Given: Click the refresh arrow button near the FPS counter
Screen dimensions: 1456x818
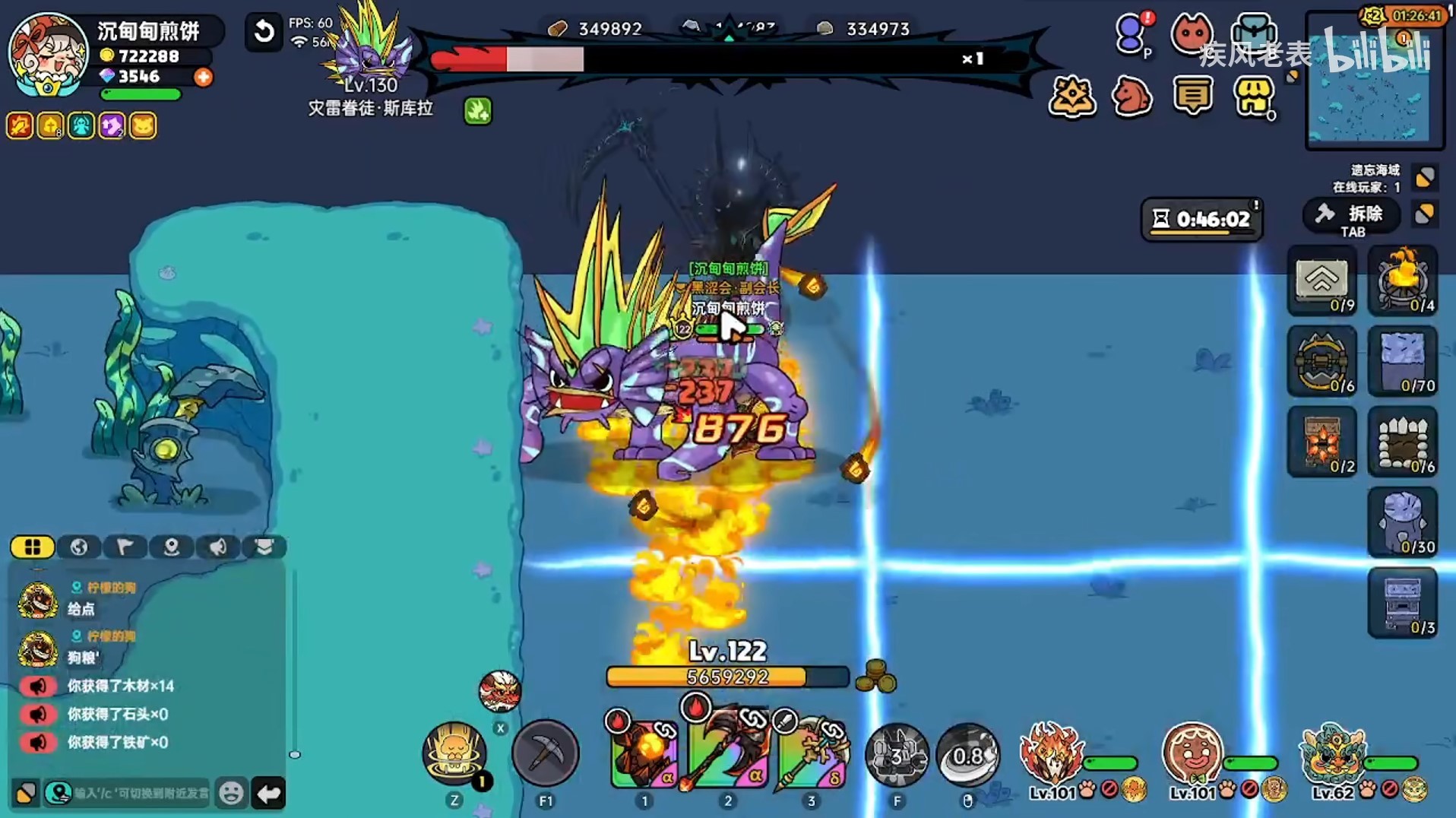Looking at the screenshot, I should coord(264,32).
